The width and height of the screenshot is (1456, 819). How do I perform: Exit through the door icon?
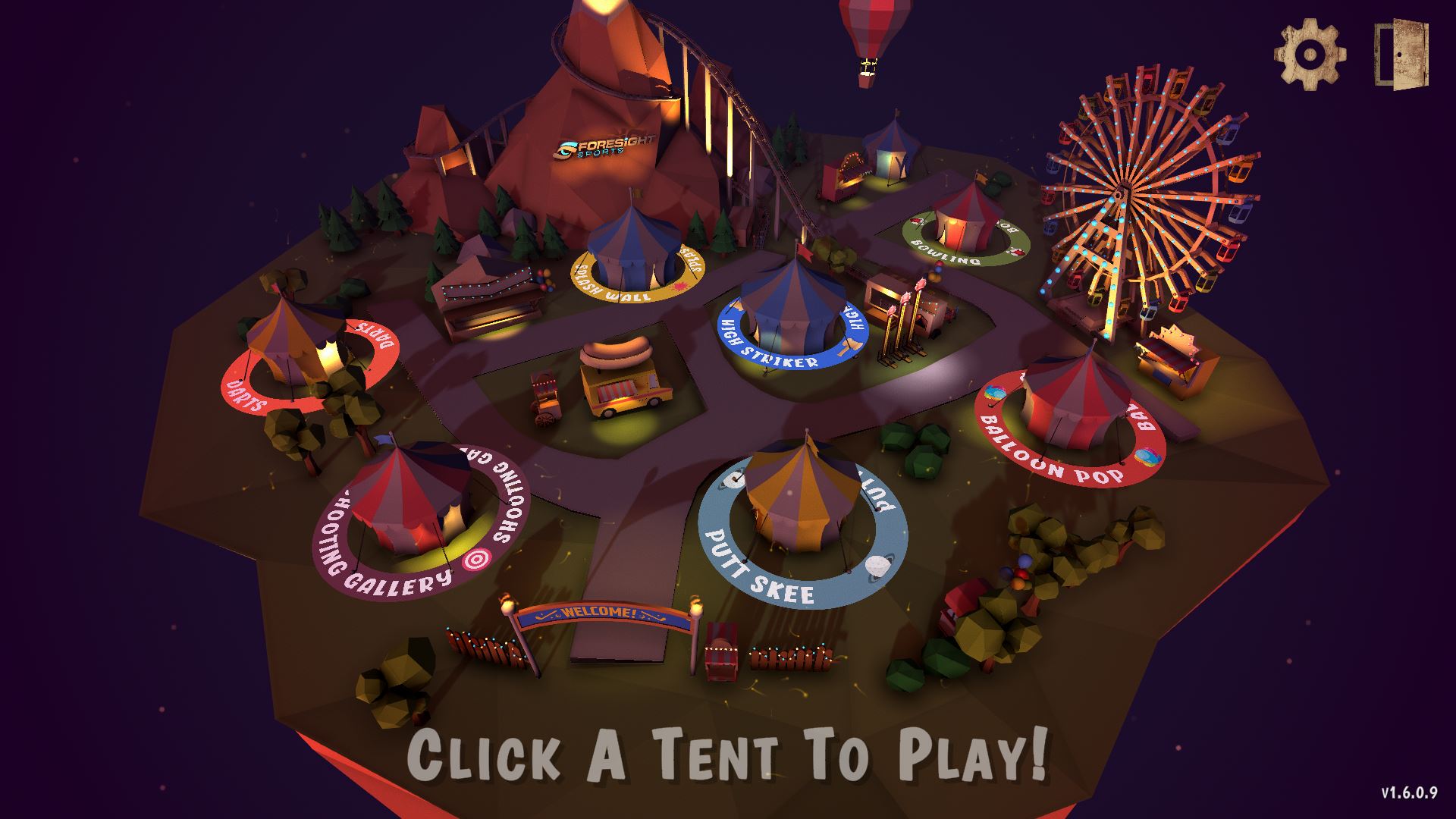[1401, 55]
